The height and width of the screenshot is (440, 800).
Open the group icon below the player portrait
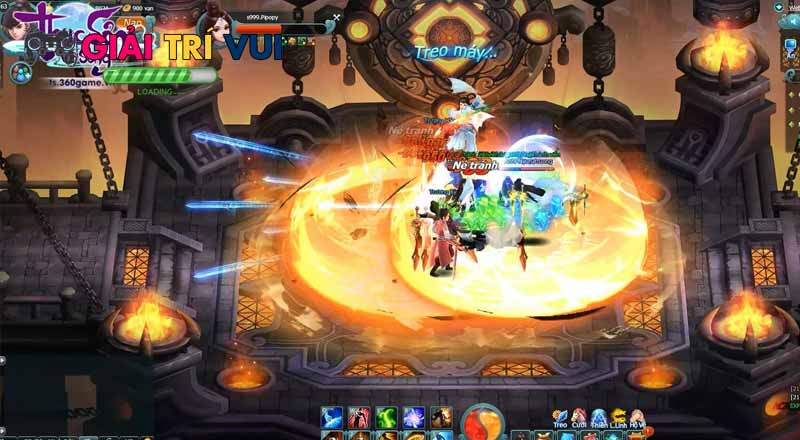[x=20, y=71]
